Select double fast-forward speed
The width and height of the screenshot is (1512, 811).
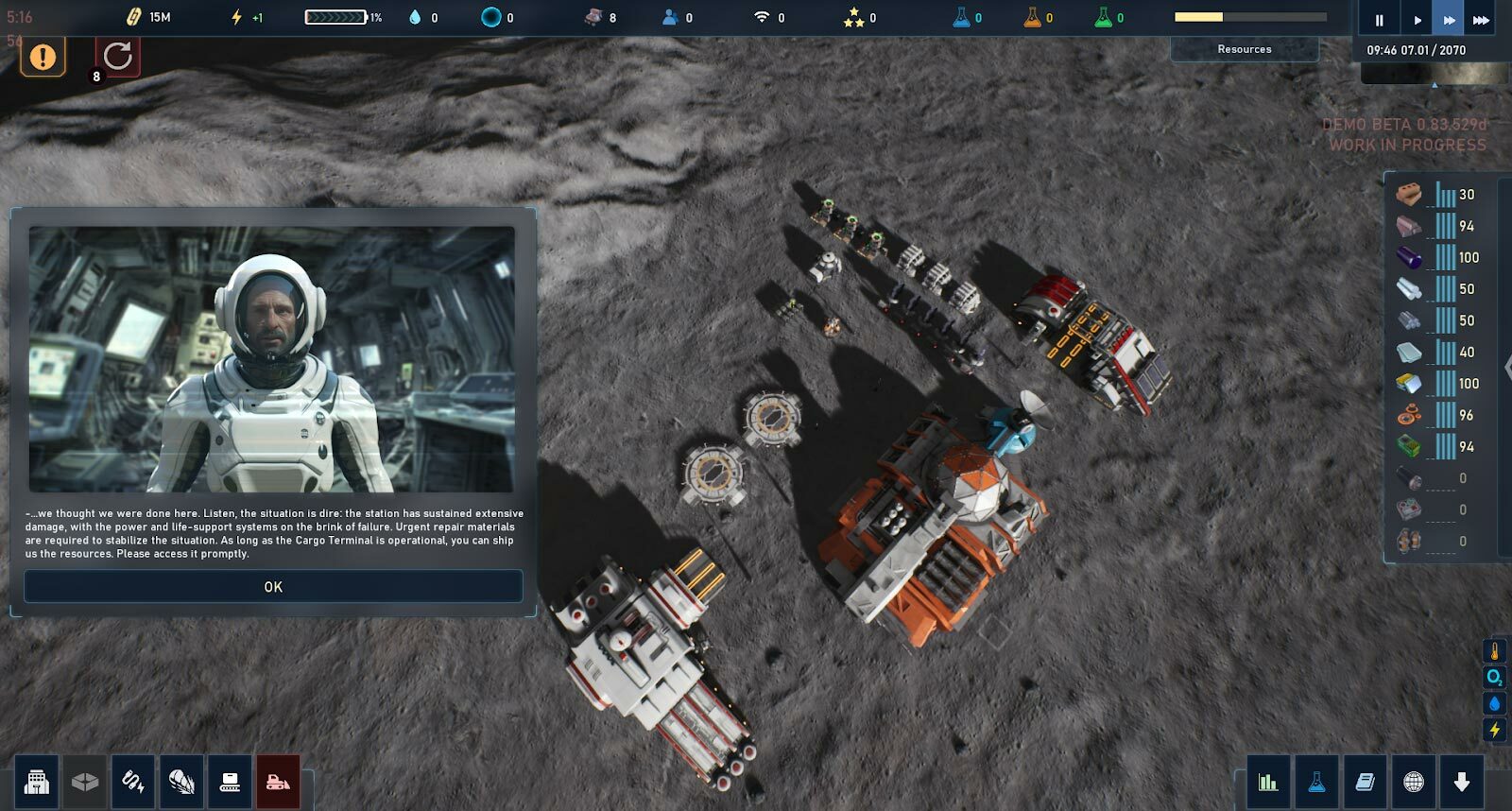pos(1449,20)
